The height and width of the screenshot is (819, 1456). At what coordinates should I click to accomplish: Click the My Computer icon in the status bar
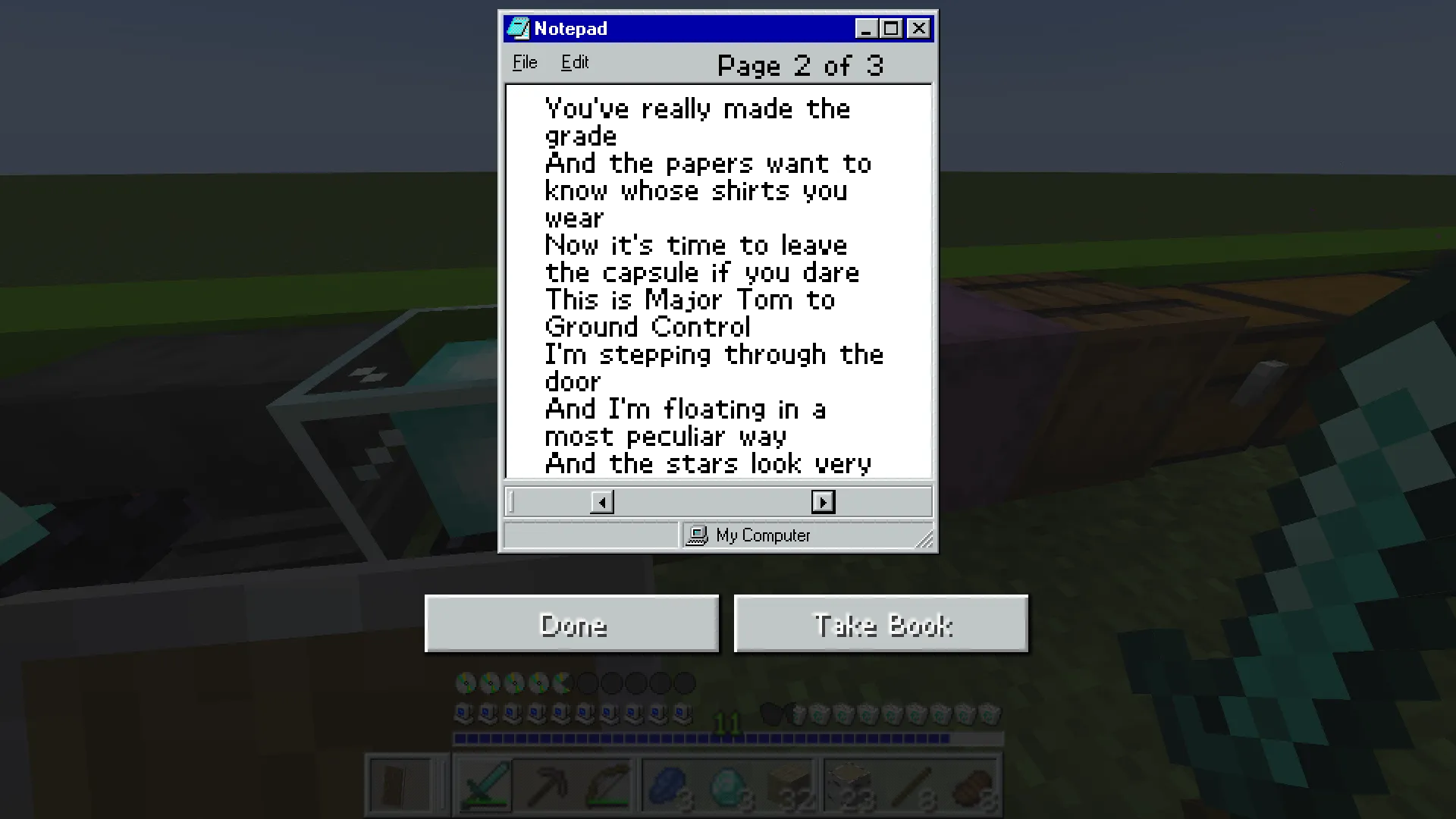coord(698,535)
